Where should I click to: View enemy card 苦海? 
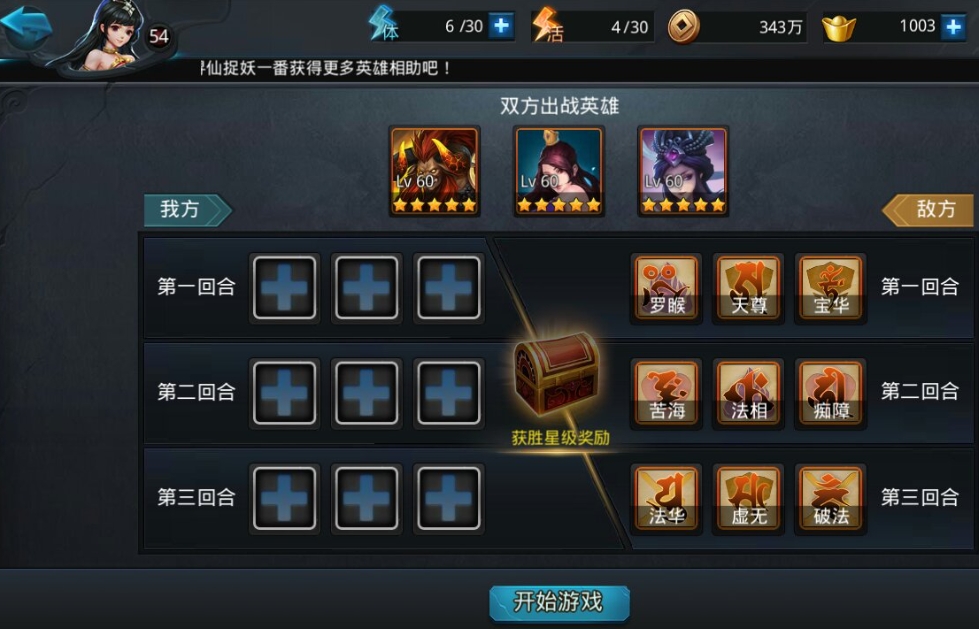667,392
